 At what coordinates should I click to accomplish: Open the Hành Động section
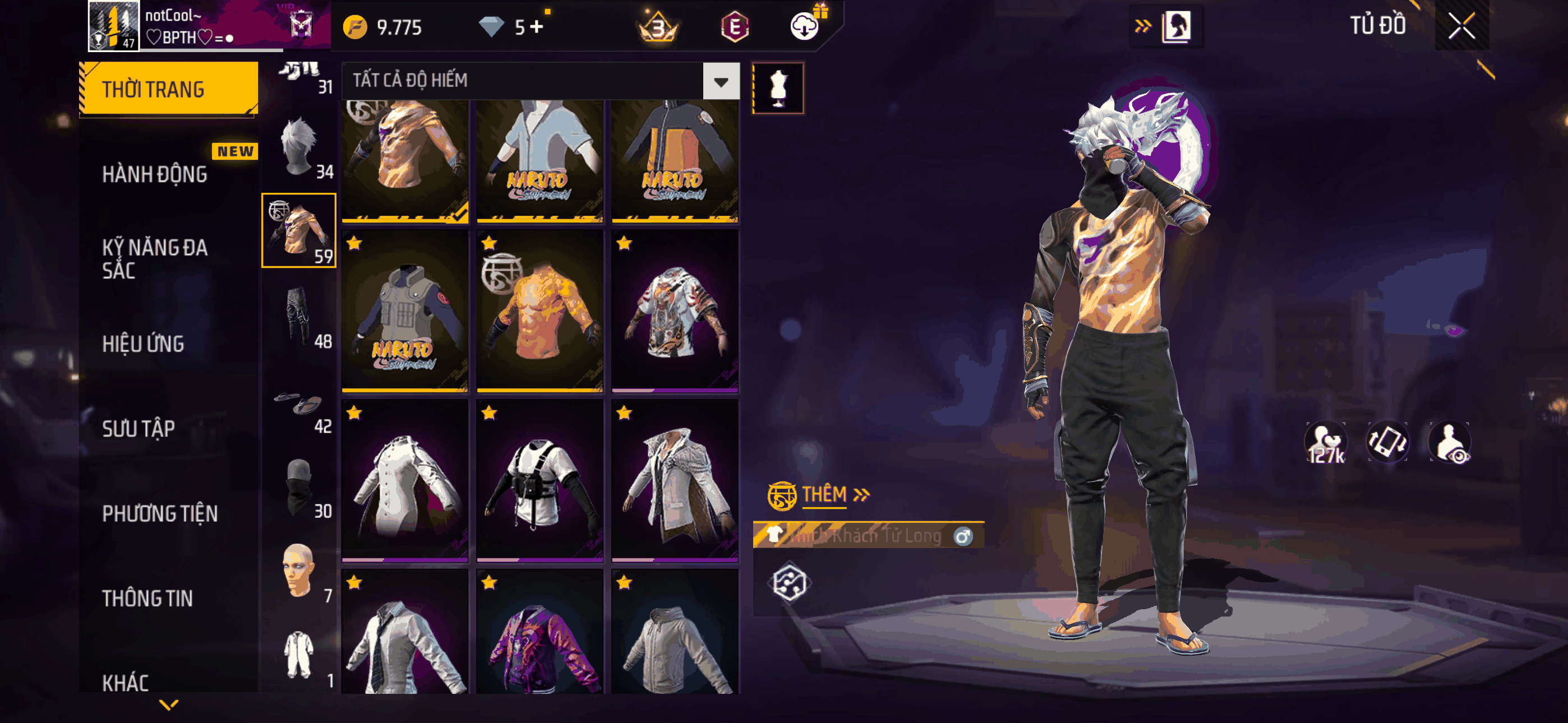pyautogui.click(x=155, y=175)
